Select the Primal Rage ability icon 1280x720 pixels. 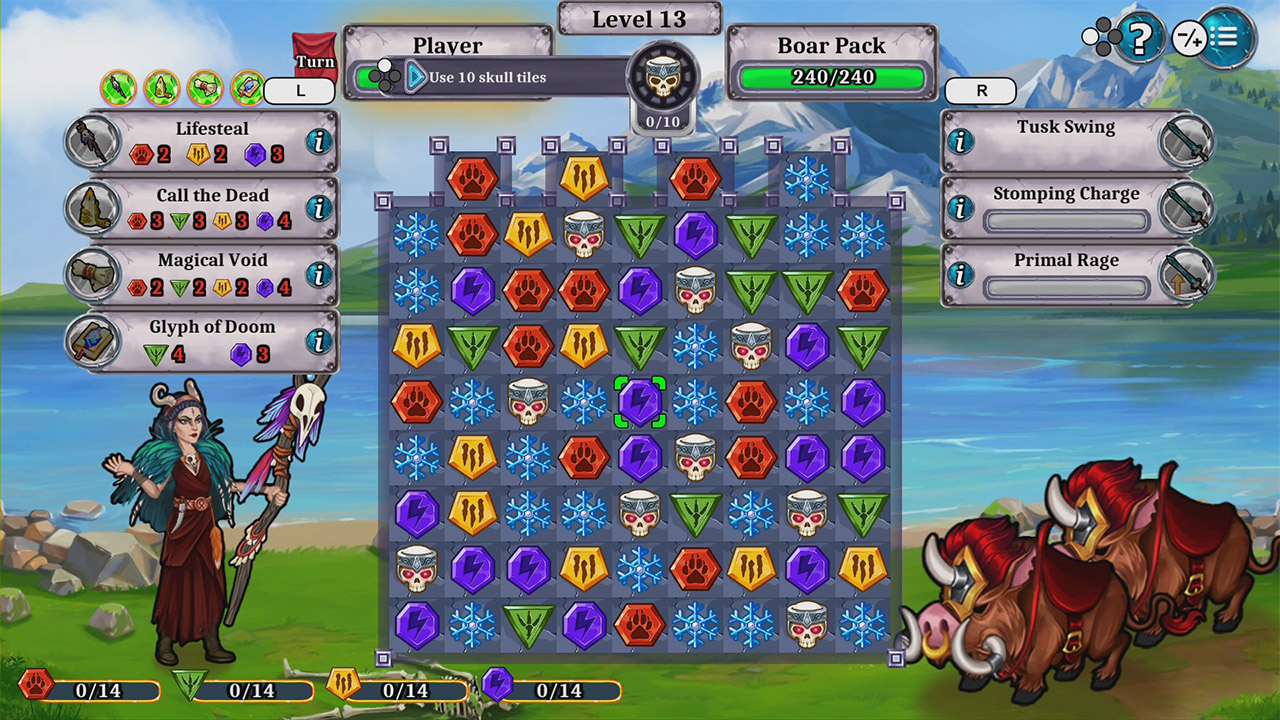coord(1190,273)
